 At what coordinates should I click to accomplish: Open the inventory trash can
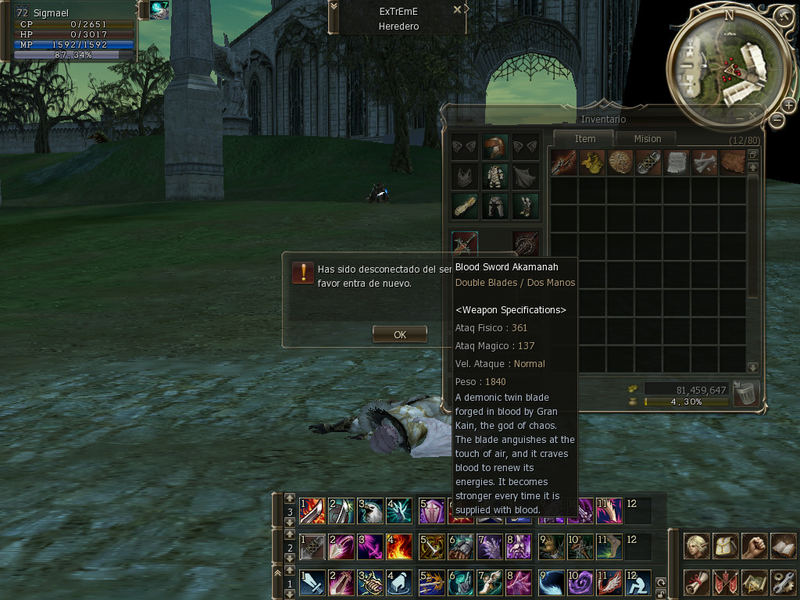tap(744, 393)
